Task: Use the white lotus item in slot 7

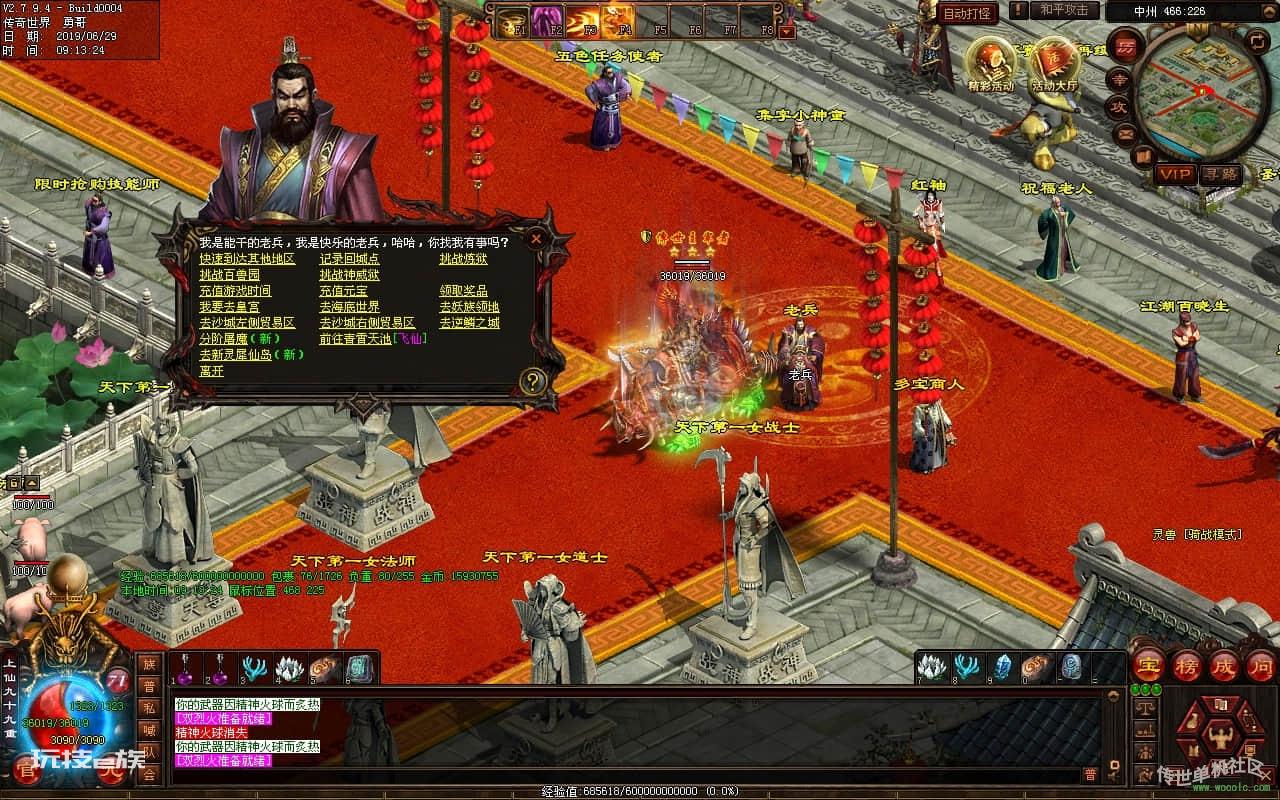Action: point(932,667)
